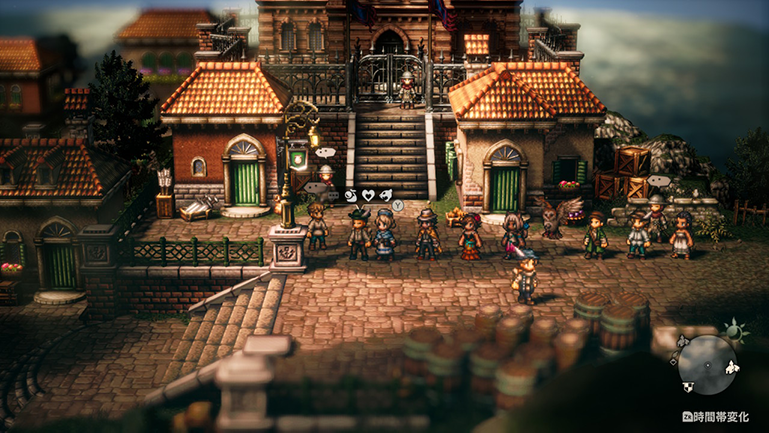Open the circular minimap
This screenshot has width=769, height=433.
(709, 363)
